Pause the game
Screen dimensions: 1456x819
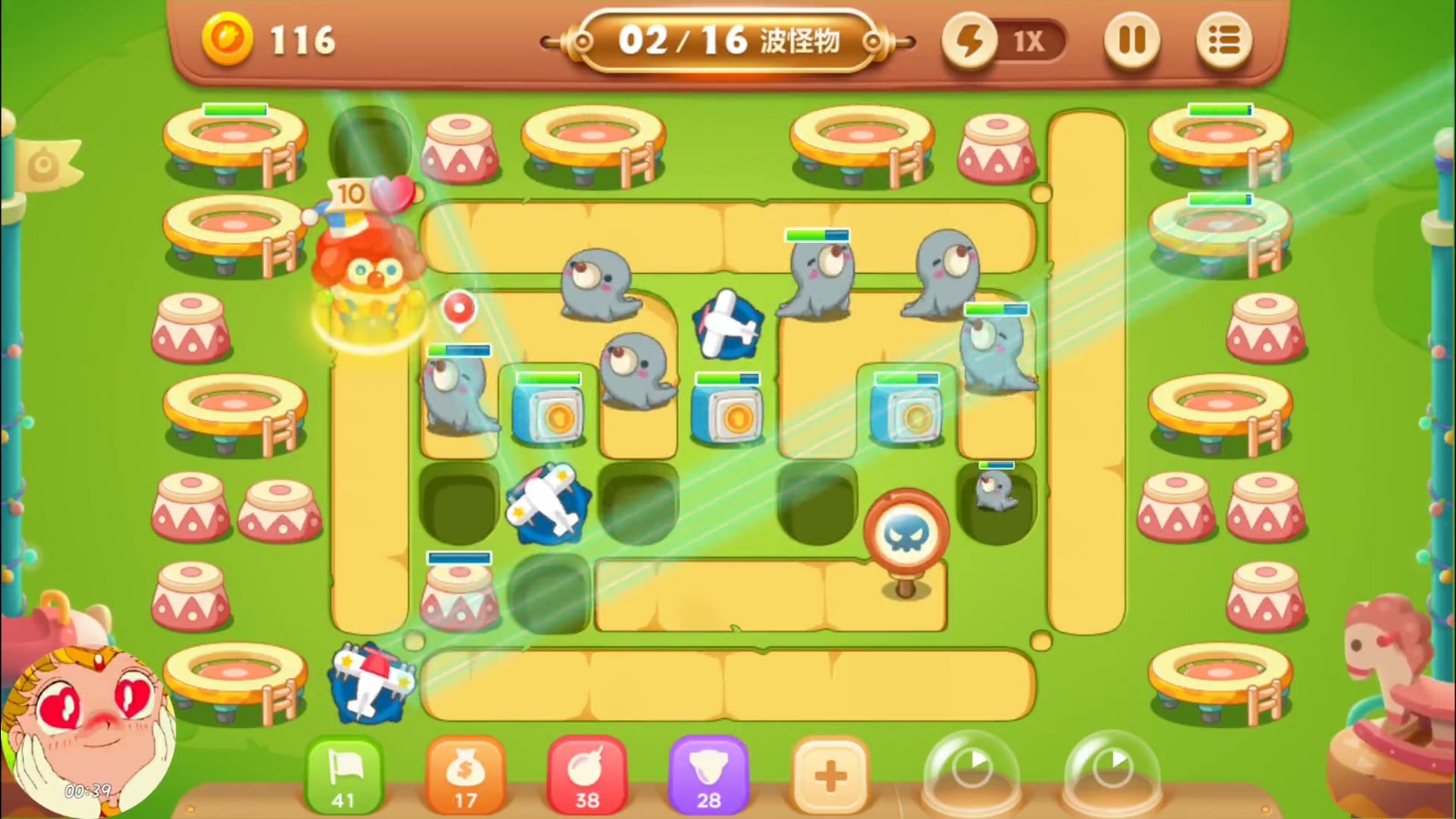(x=1131, y=41)
